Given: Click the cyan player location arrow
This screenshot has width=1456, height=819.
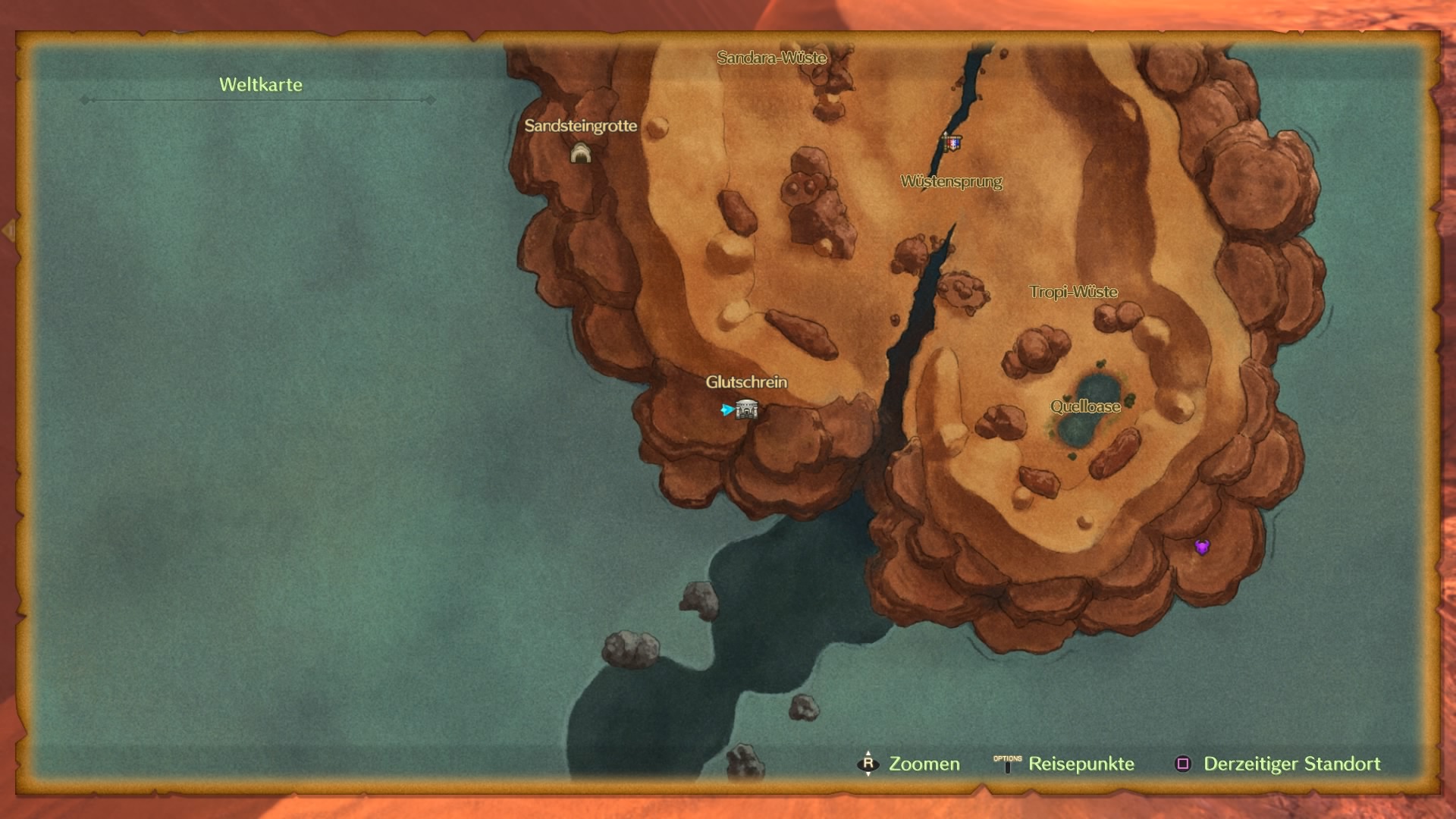Looking at the screenshot, I should (x=726, y=410).
